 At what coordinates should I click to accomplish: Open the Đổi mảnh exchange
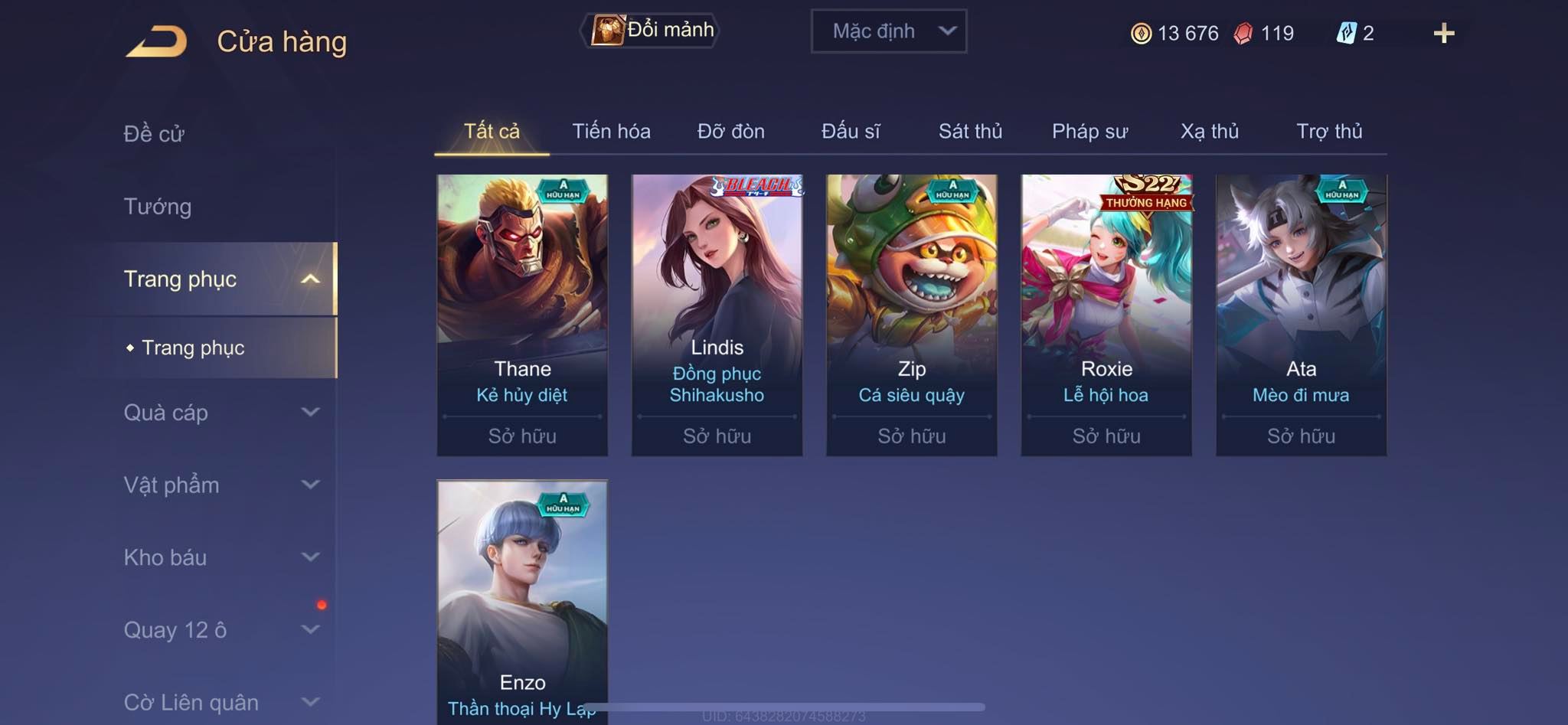(652, 31)
